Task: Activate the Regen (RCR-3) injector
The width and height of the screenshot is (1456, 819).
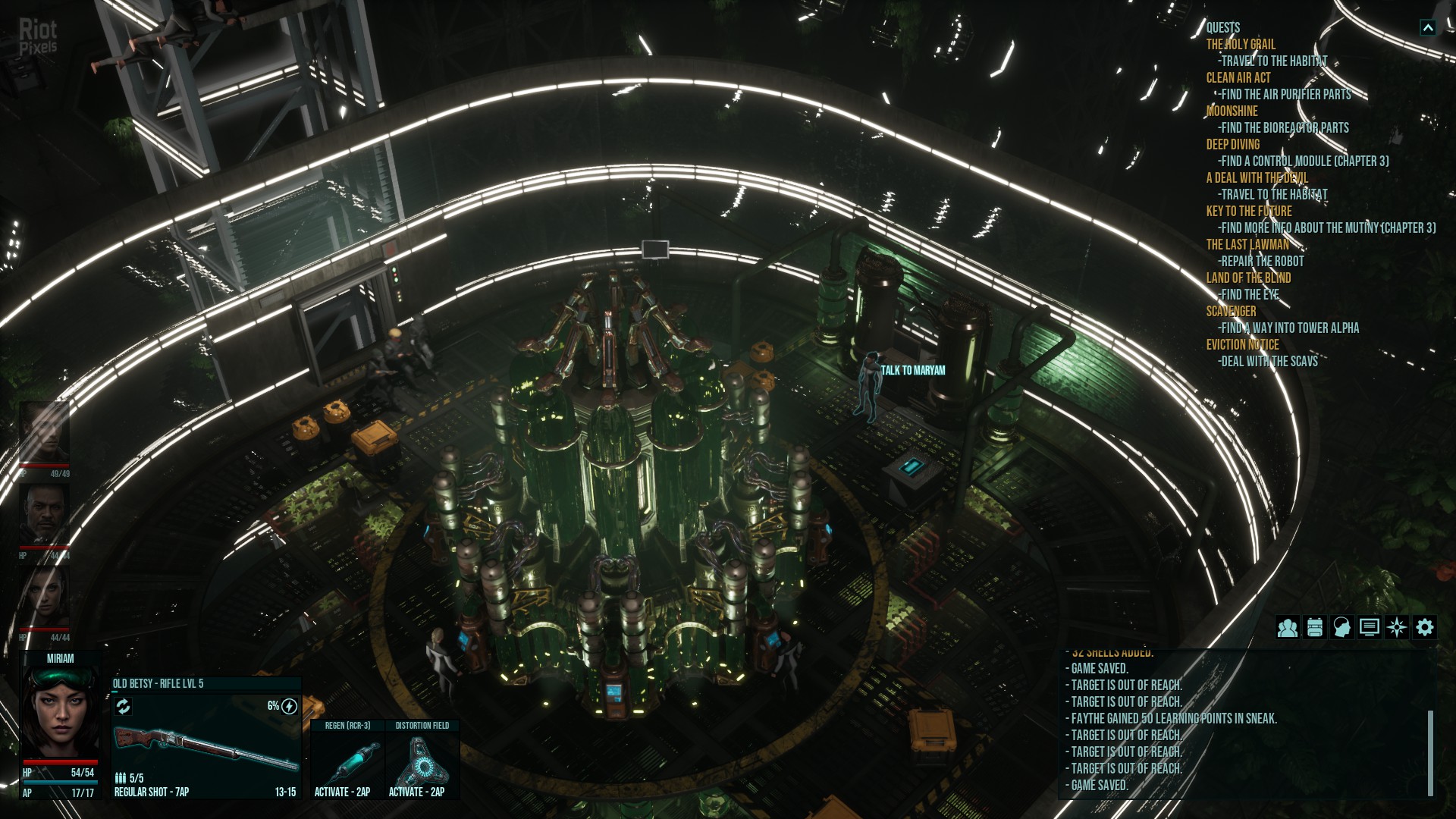Action: tap(347, 761)
